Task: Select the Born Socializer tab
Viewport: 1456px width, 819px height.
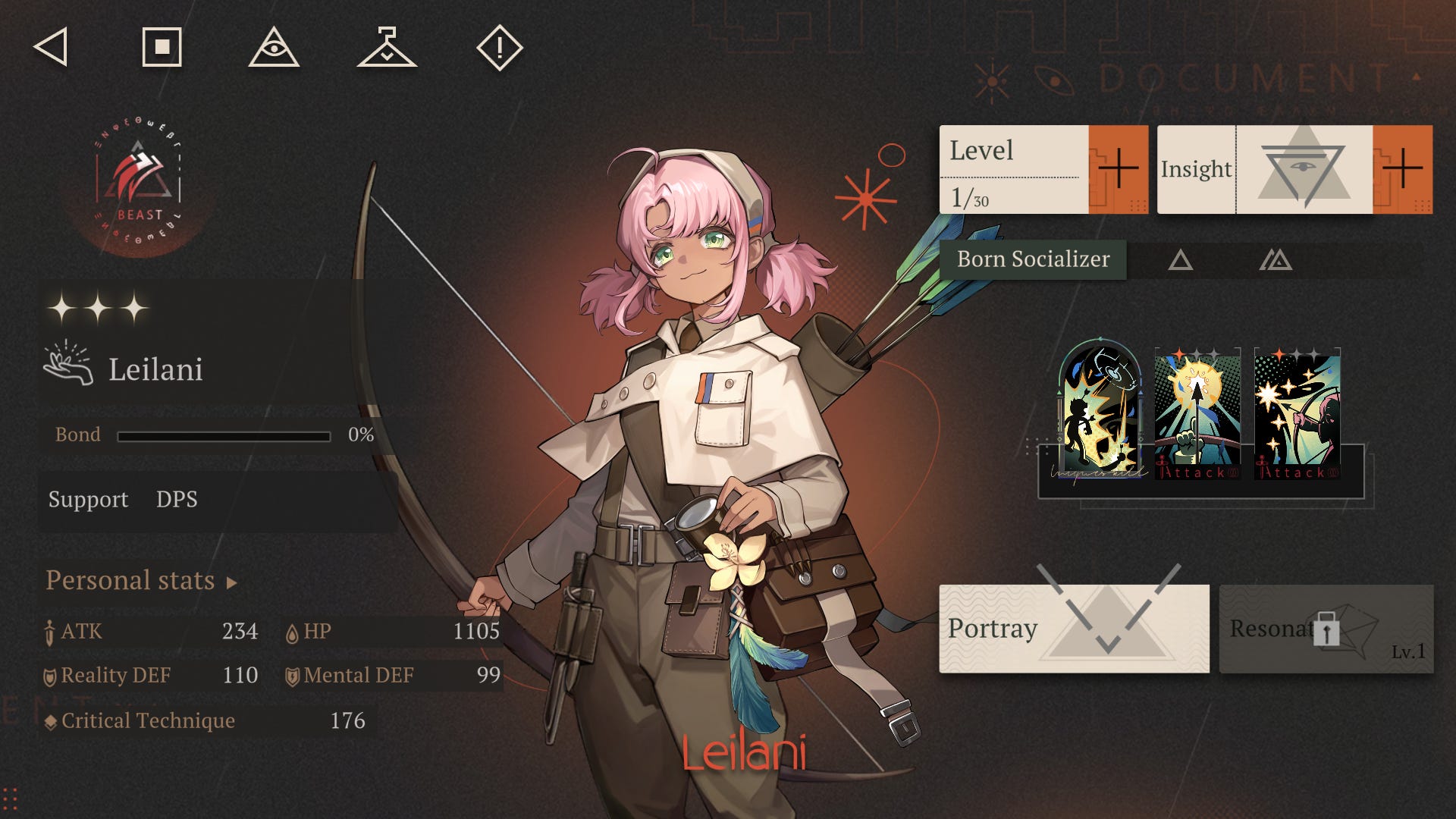Action: (1033, 260)
